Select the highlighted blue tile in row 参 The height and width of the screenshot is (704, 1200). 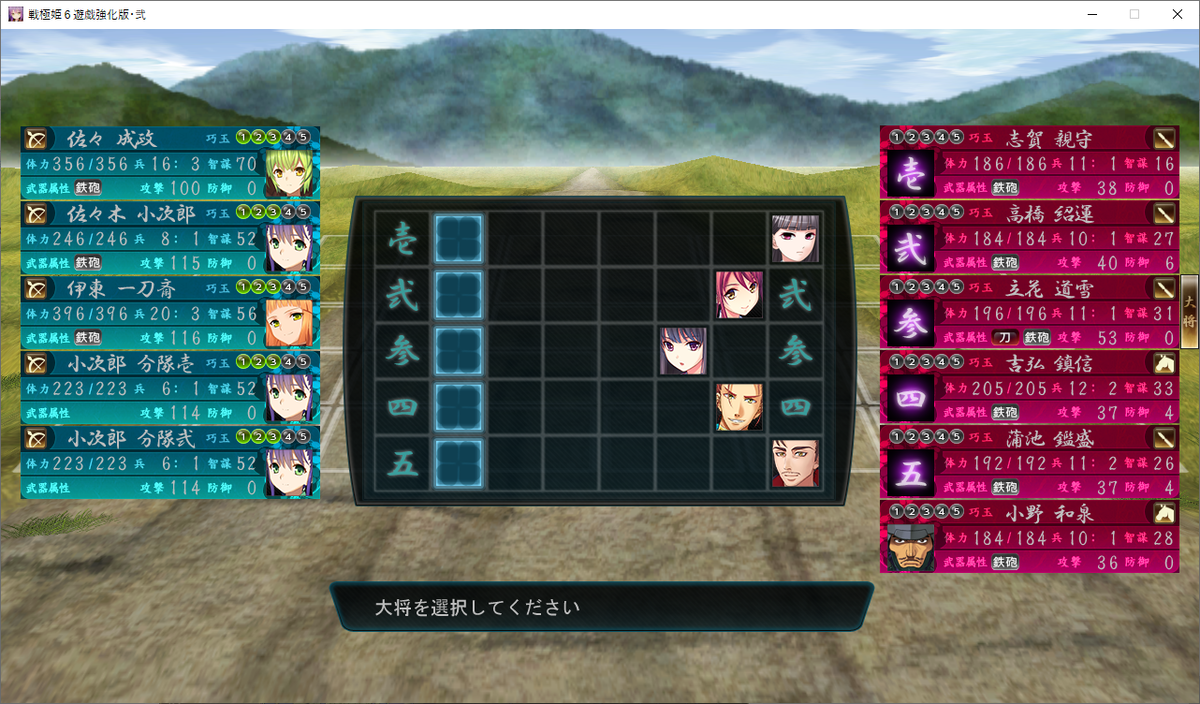click(459, 351)
